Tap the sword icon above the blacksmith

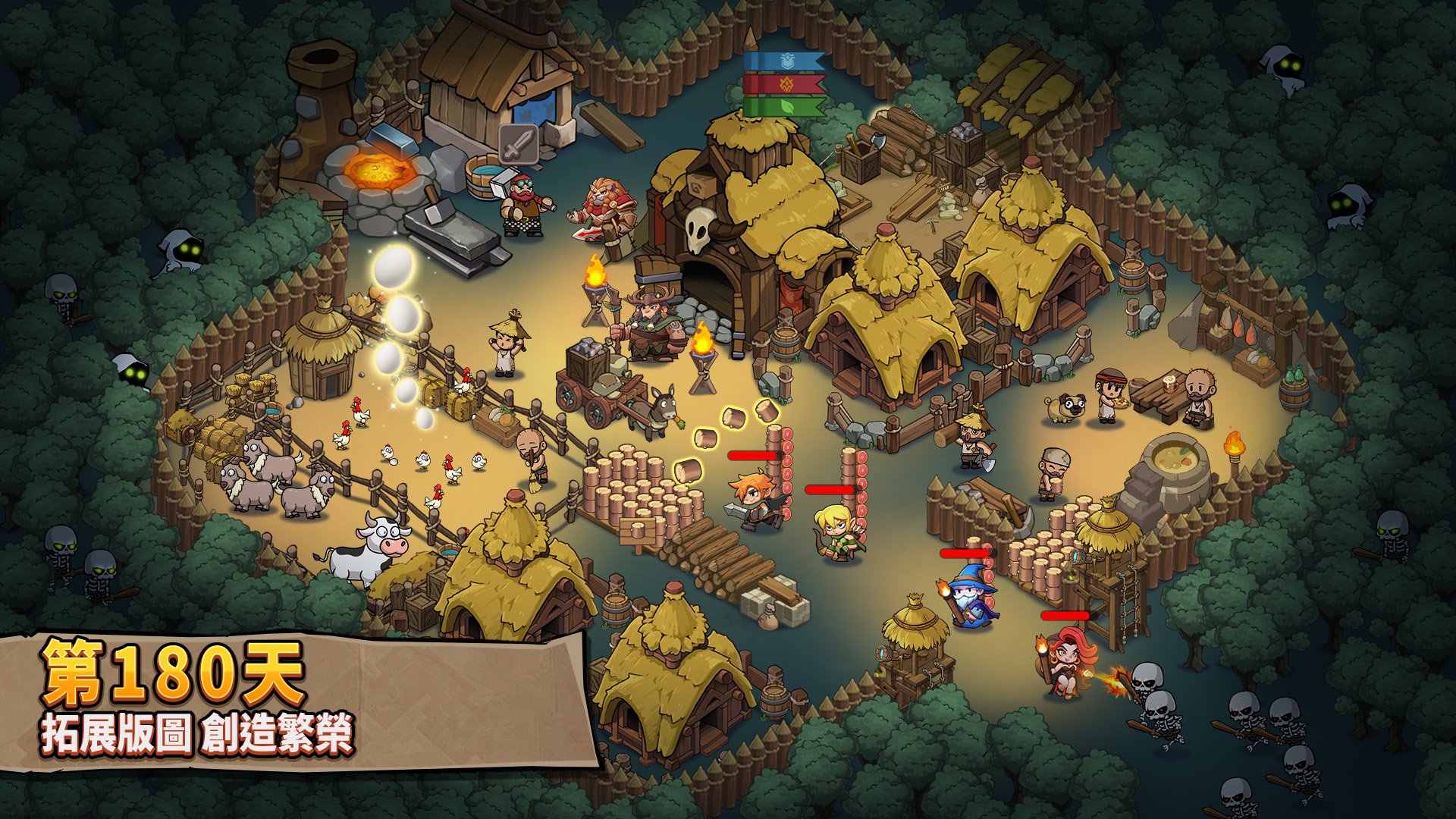[x=519, y=144]
